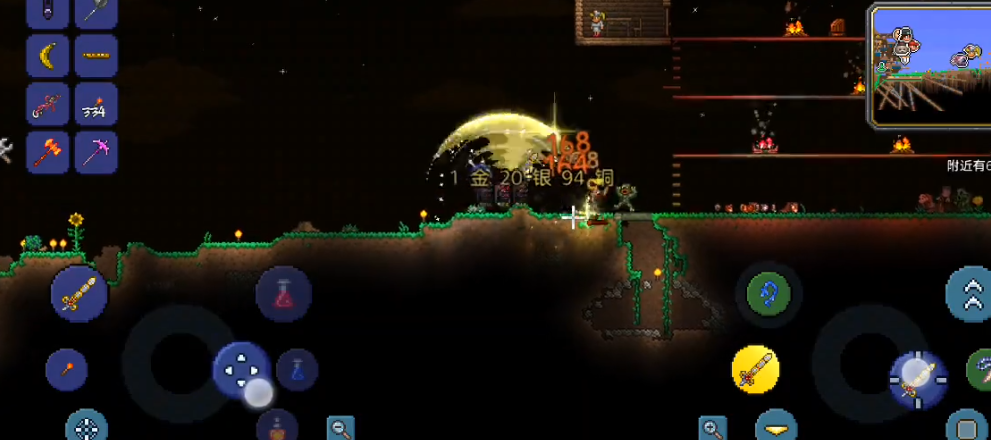Equip the pink pickaxe slot
Screen dimensions: 991x440
pos(96,152)
